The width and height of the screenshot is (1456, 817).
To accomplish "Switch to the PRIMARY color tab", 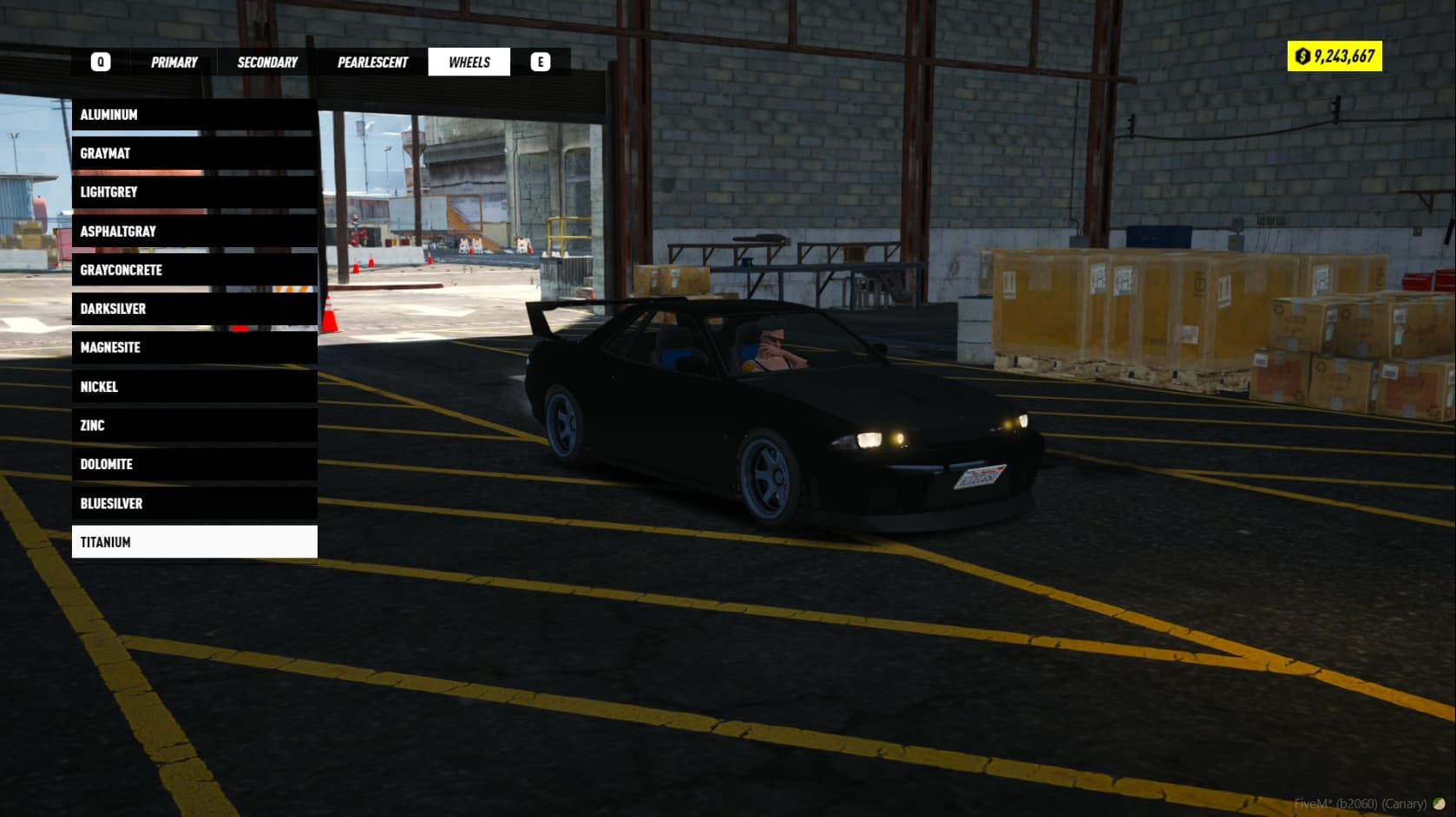I will pos(174,62).
